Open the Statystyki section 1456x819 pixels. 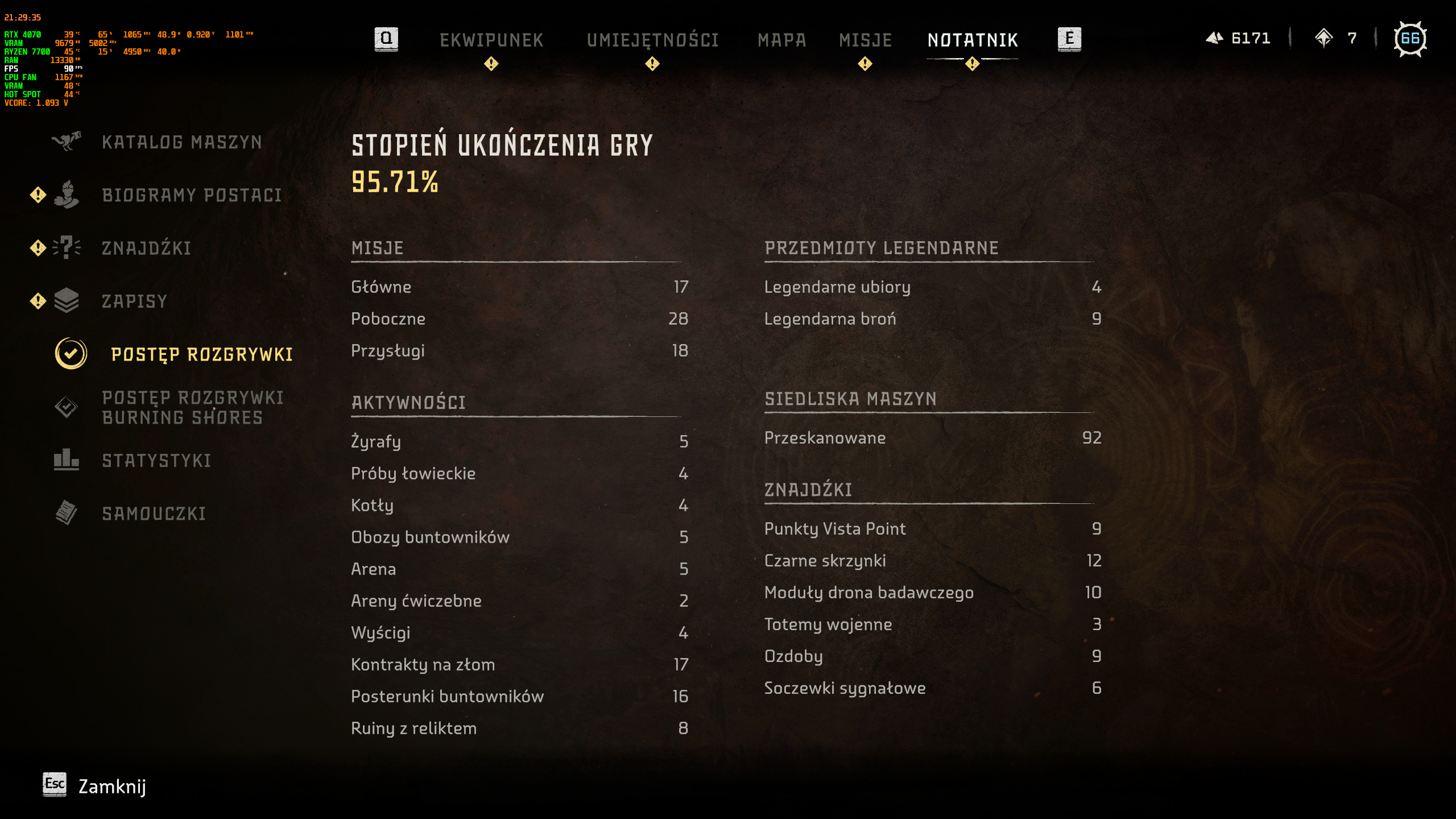156,461
